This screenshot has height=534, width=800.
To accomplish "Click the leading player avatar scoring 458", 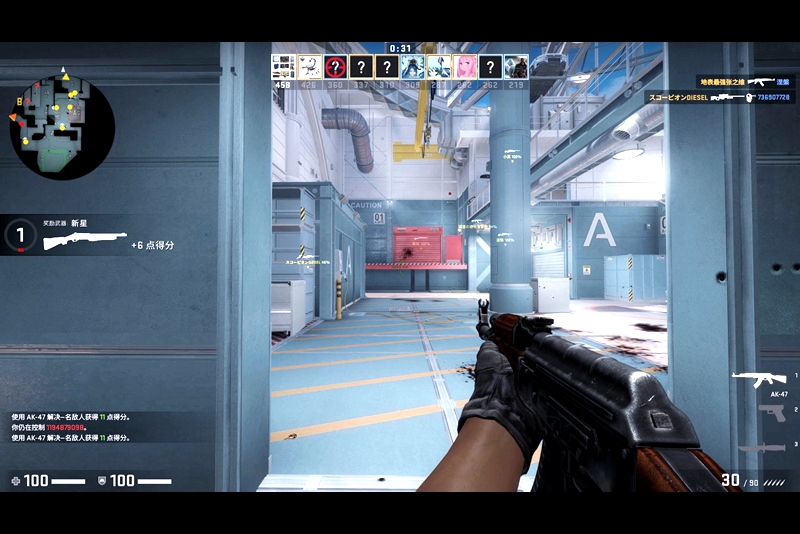I will [283, 67].
